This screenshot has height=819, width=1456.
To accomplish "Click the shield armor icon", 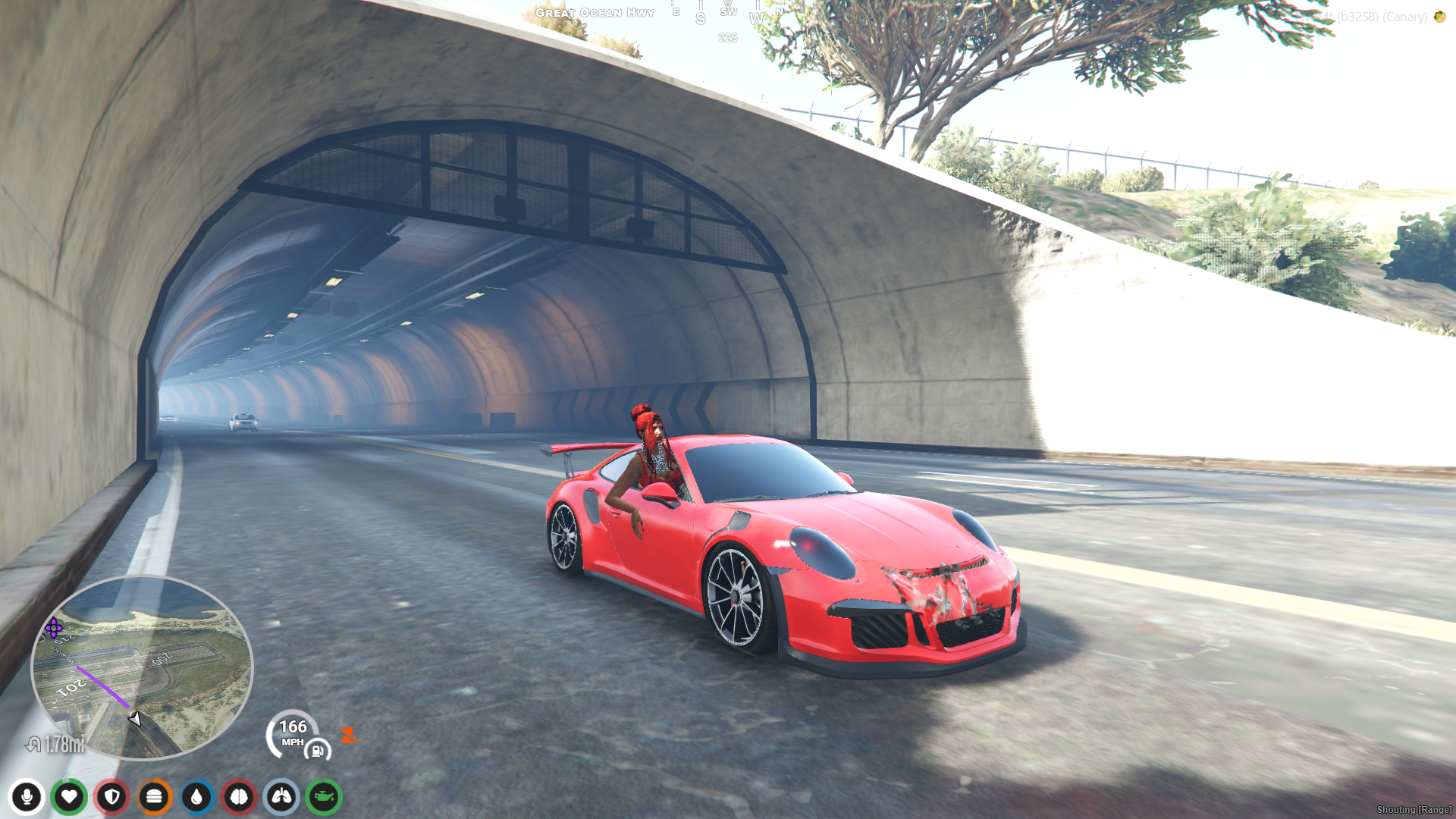I will click(111, 797).
